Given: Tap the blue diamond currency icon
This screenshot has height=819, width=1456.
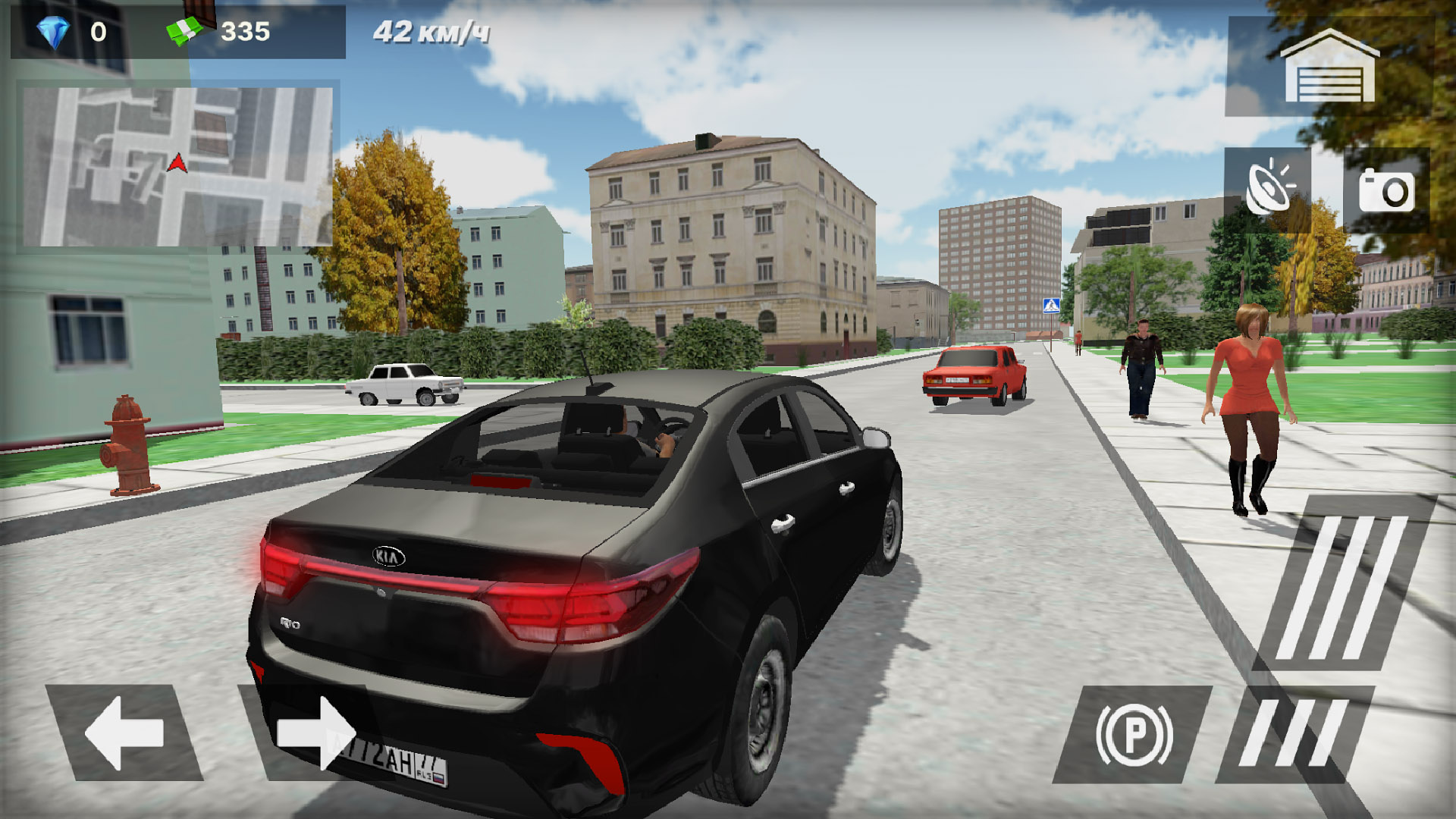Looking at the screenshot, I should [x=53, y=32].
